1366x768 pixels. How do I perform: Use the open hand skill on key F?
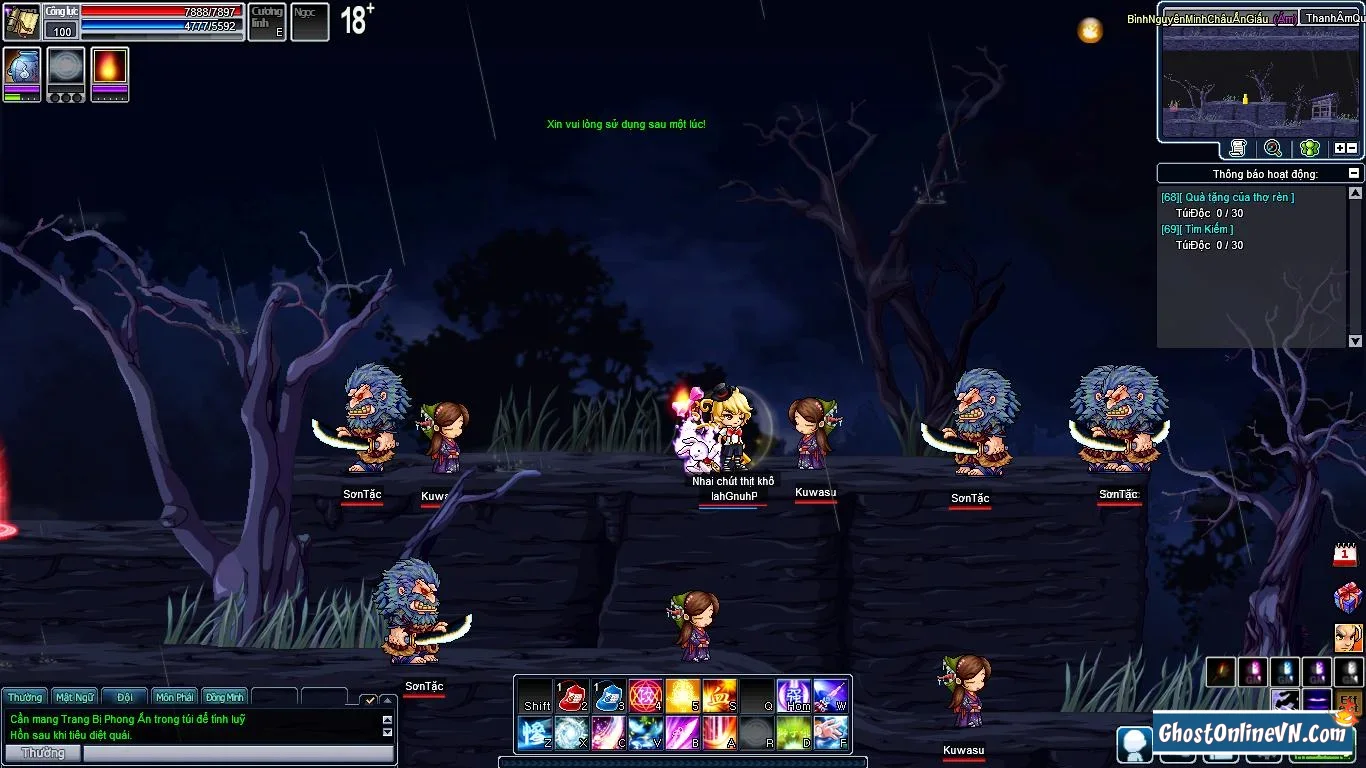[830, 733]
